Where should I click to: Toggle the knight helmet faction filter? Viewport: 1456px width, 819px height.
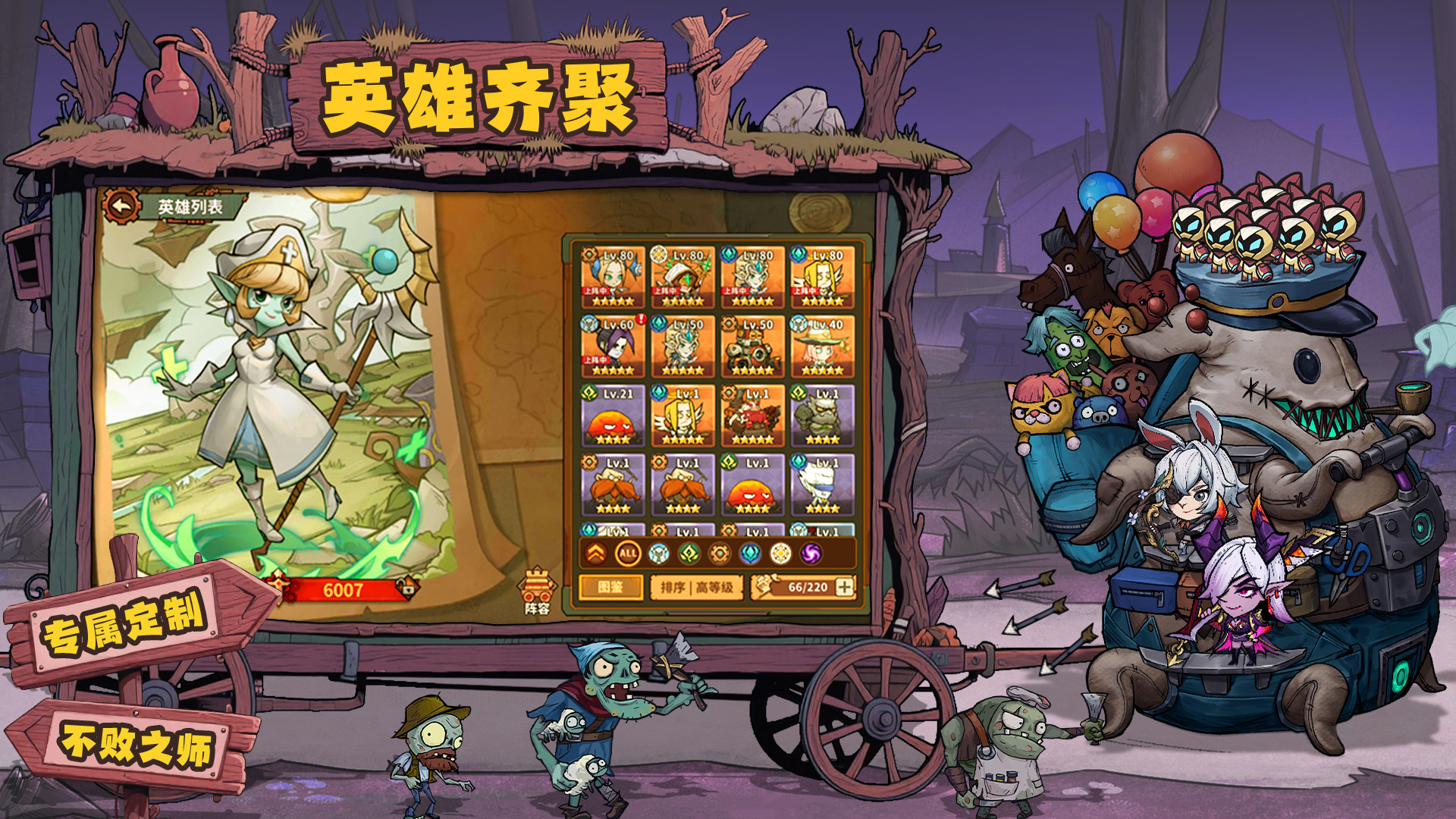(657, 552)
